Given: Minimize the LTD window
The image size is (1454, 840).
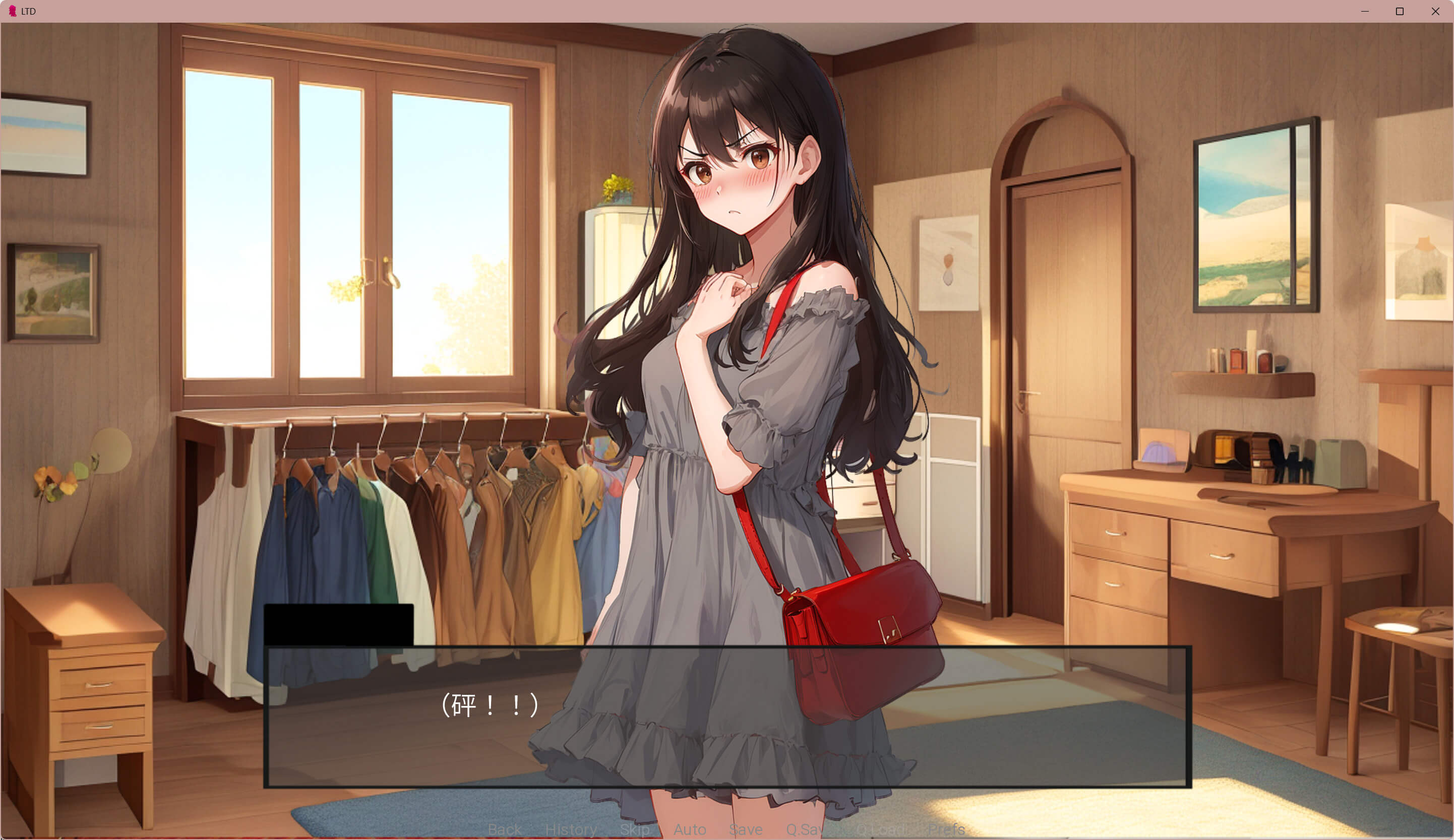Looking at the screenshot, I should (1365, 12).
